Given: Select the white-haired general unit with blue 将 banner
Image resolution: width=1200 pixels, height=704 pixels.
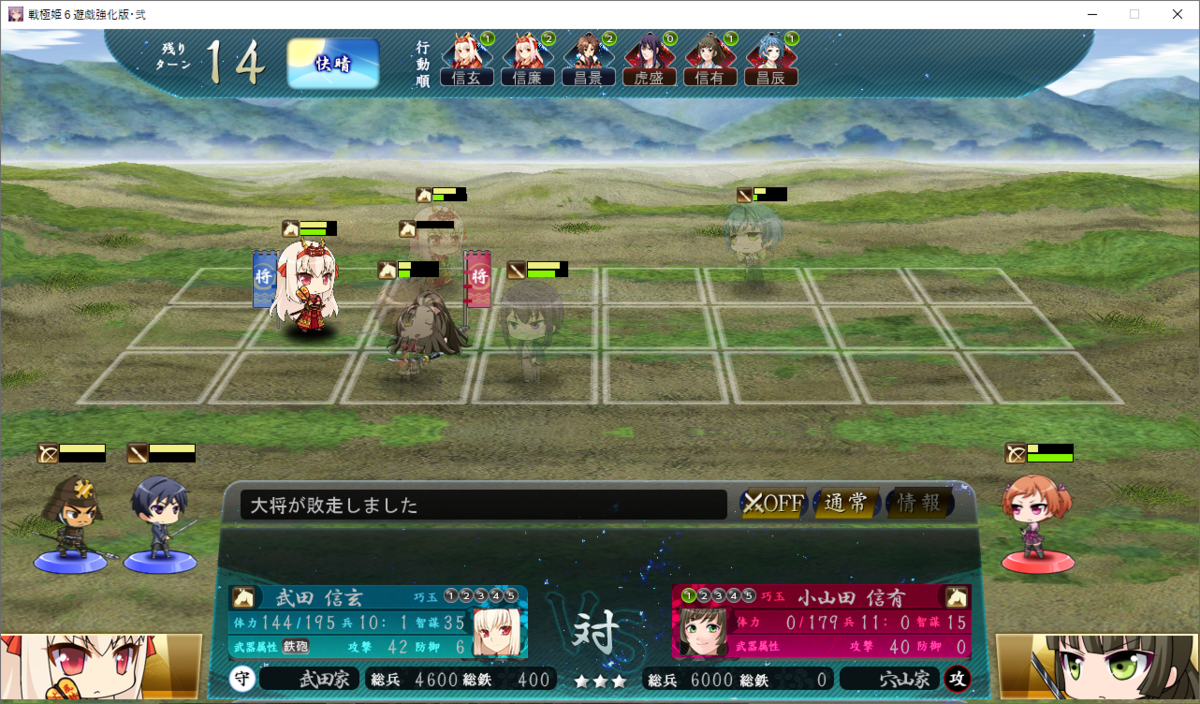Looking at the screenshot, I should coord(307,290).
